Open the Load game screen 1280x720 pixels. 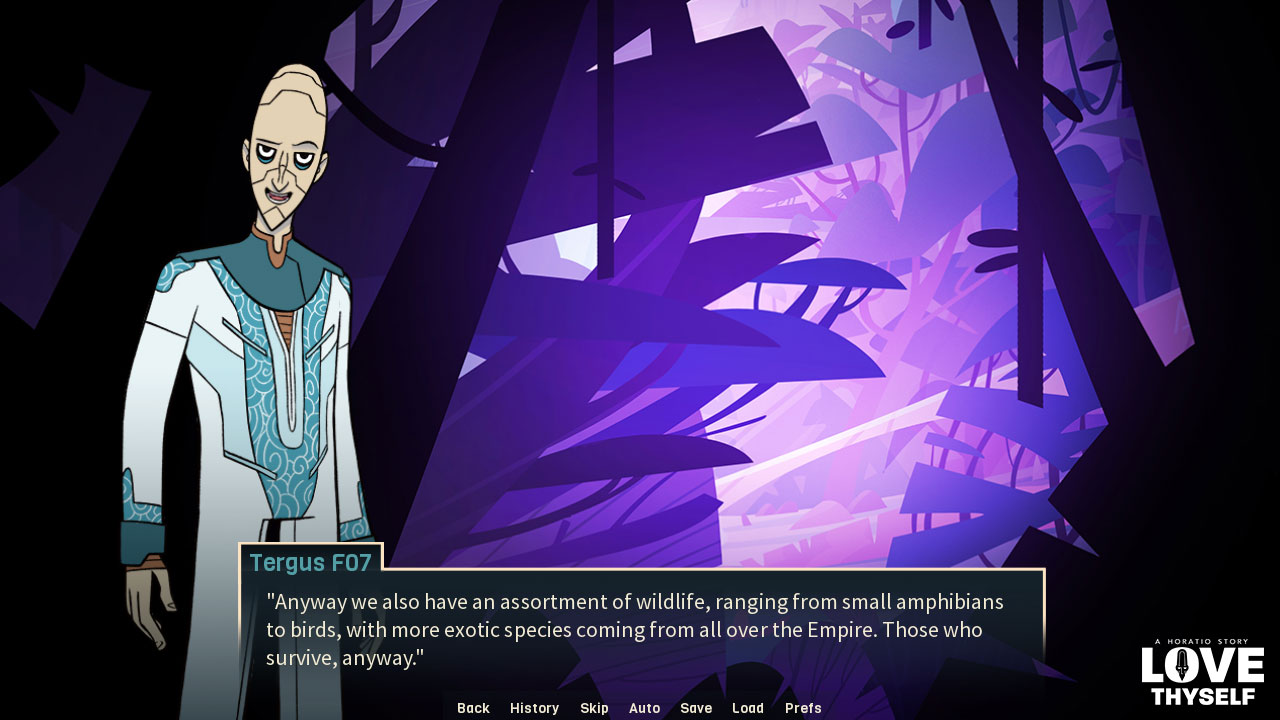click(748, 708)
